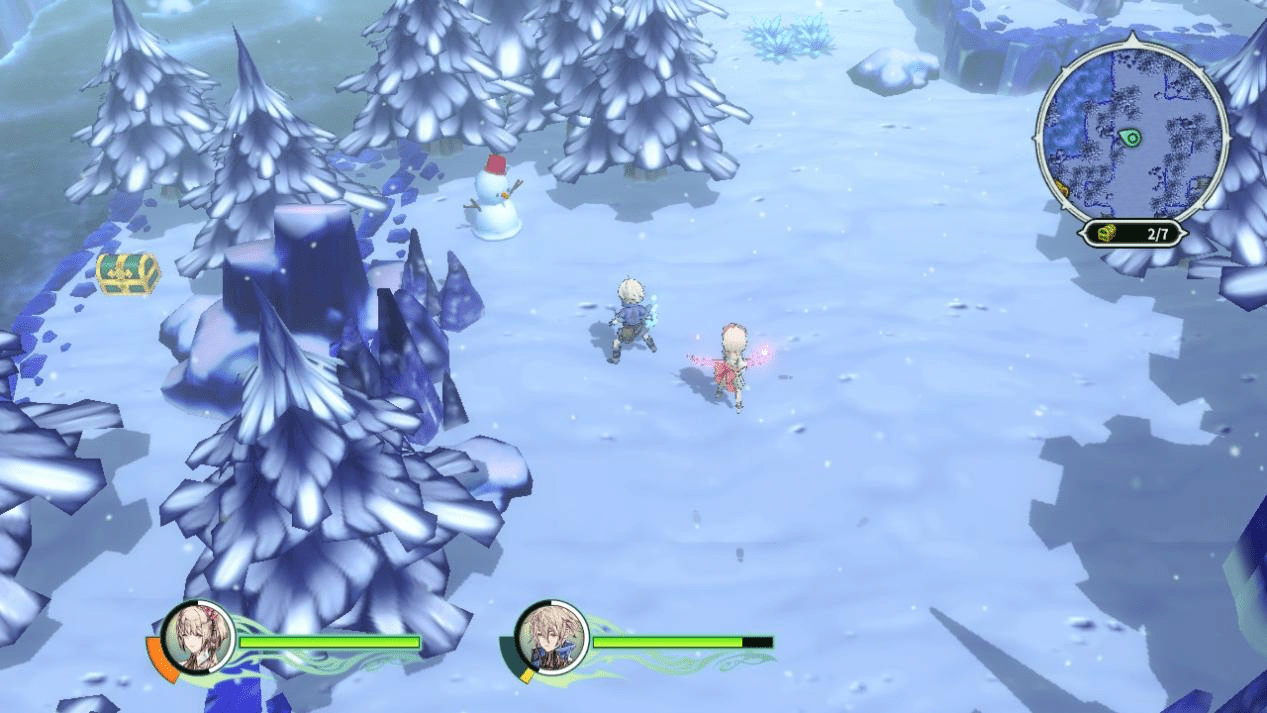Screen dimensions: 1267x713
Task: Select the blond boy's portrait
Action: [550, 637]
